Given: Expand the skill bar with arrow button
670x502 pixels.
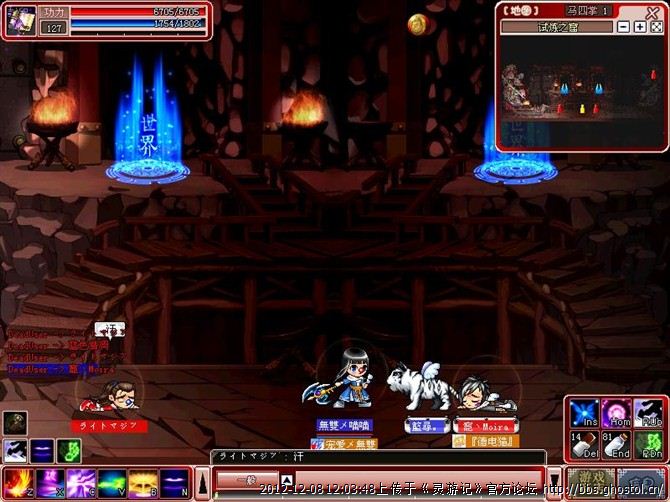Looking at the screenshot, I should 201,483.
